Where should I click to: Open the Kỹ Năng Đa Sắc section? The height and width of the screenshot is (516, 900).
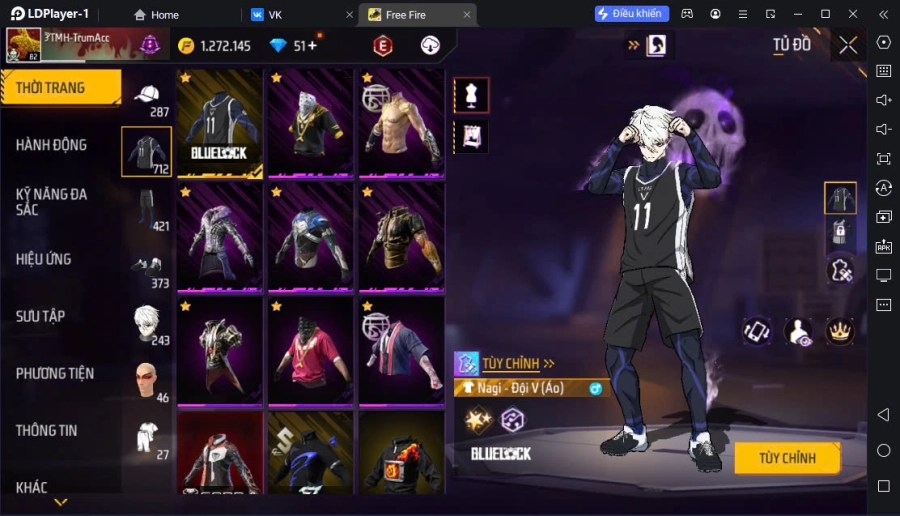tap(51, 201)
